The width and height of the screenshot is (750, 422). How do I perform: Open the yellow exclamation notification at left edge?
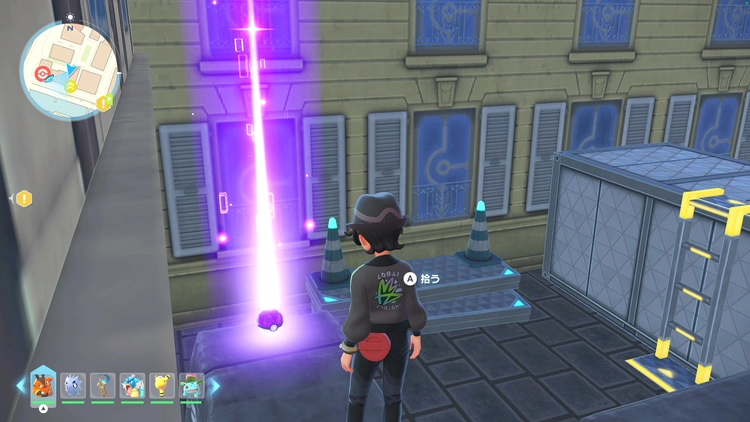tap(24, 199)
